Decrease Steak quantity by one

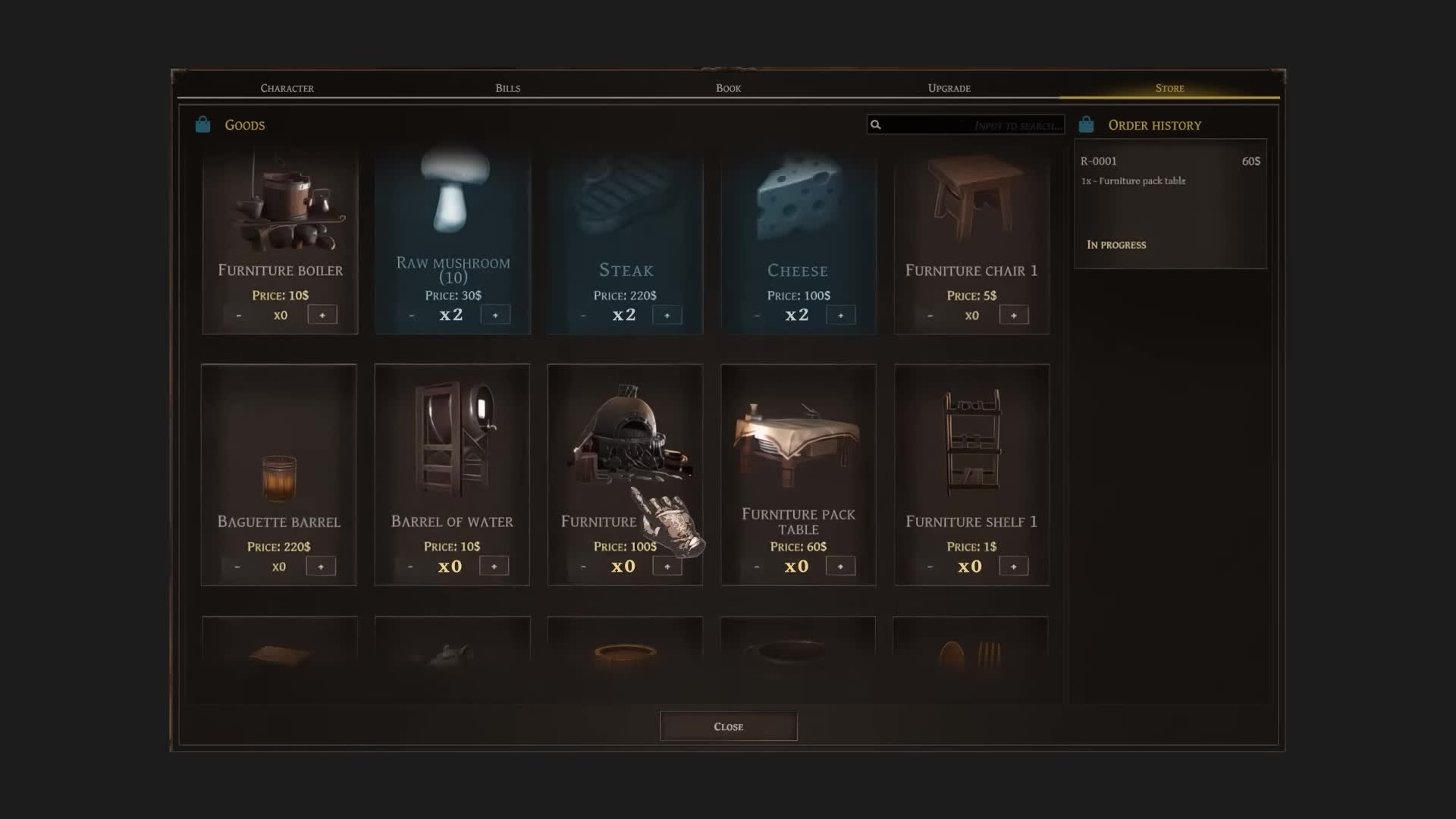583,315
